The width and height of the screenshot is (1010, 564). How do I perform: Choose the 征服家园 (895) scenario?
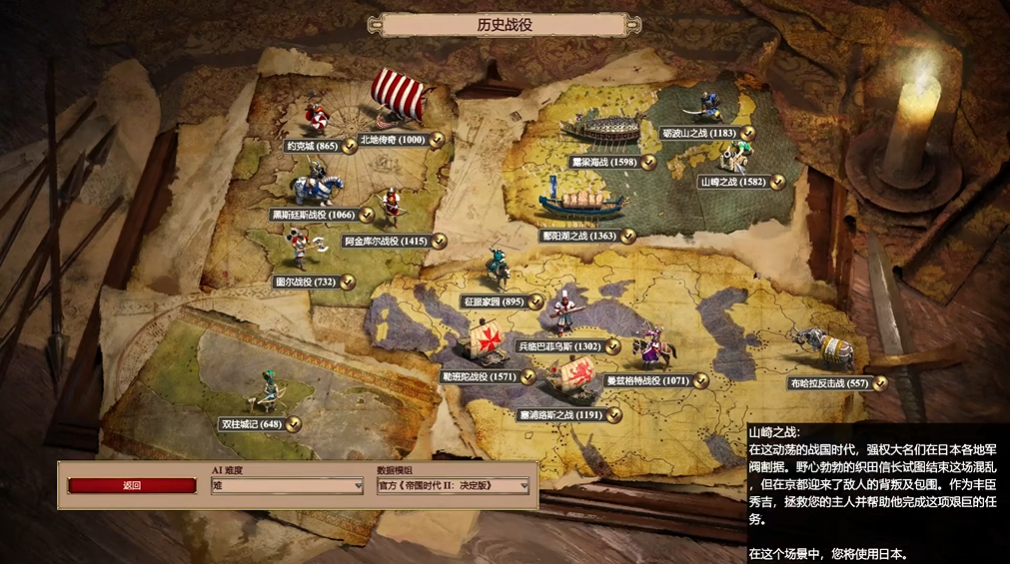pyautogui.click(x=495, y=301)
